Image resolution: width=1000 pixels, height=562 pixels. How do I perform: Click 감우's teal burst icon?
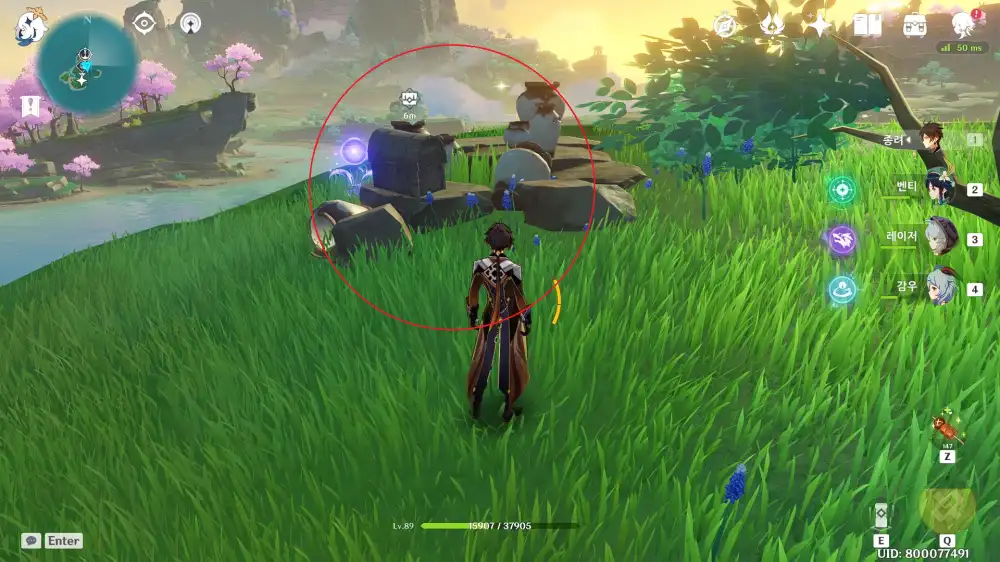pyautogui.click(x=842, y=289)
